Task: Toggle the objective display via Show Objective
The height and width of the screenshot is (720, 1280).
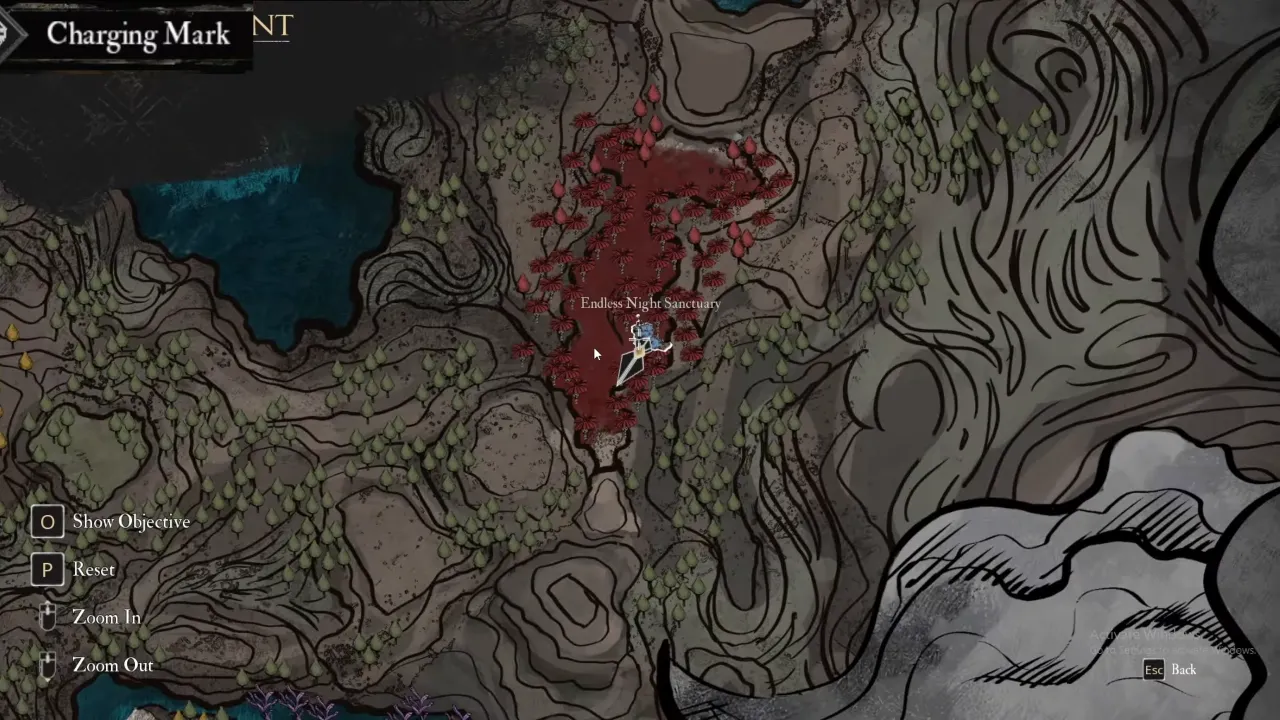Action: point(131,521)
